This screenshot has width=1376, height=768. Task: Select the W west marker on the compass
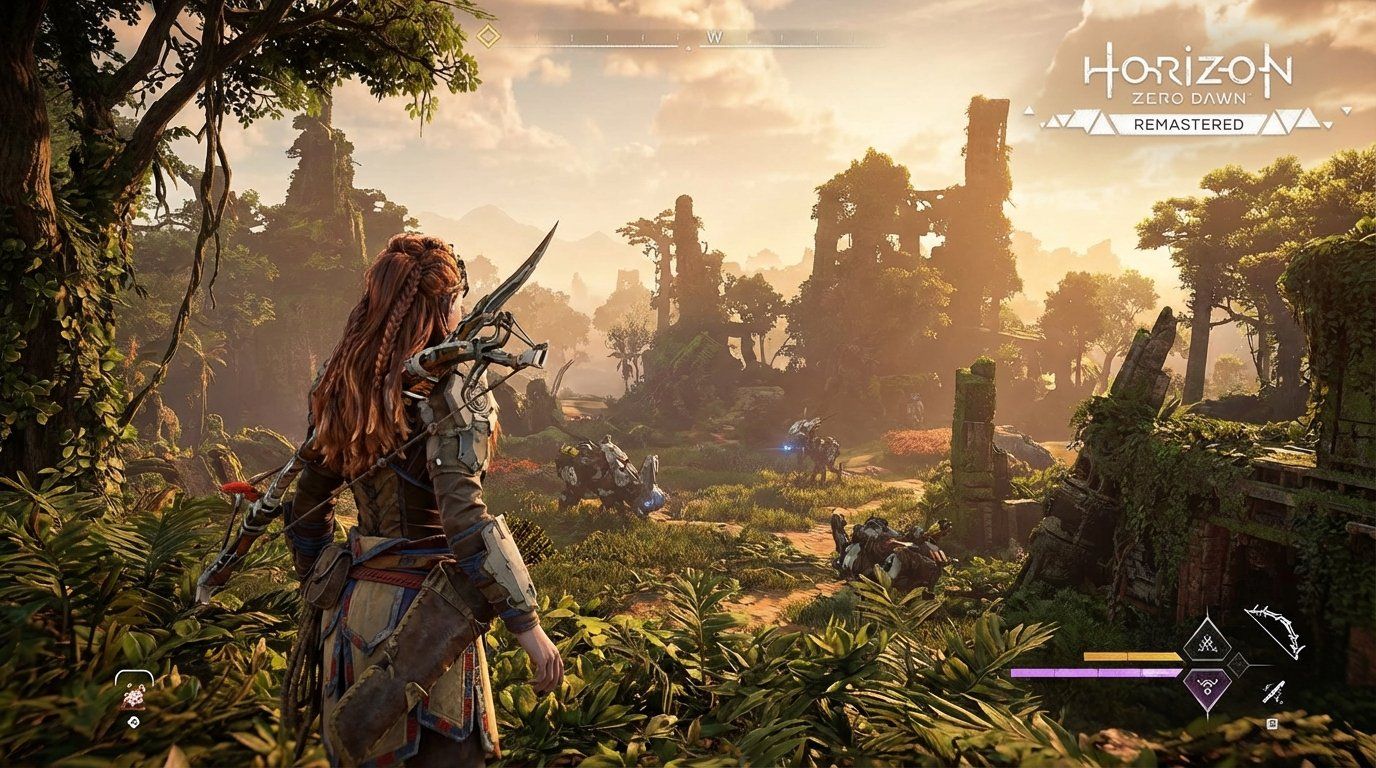point(713,37)
